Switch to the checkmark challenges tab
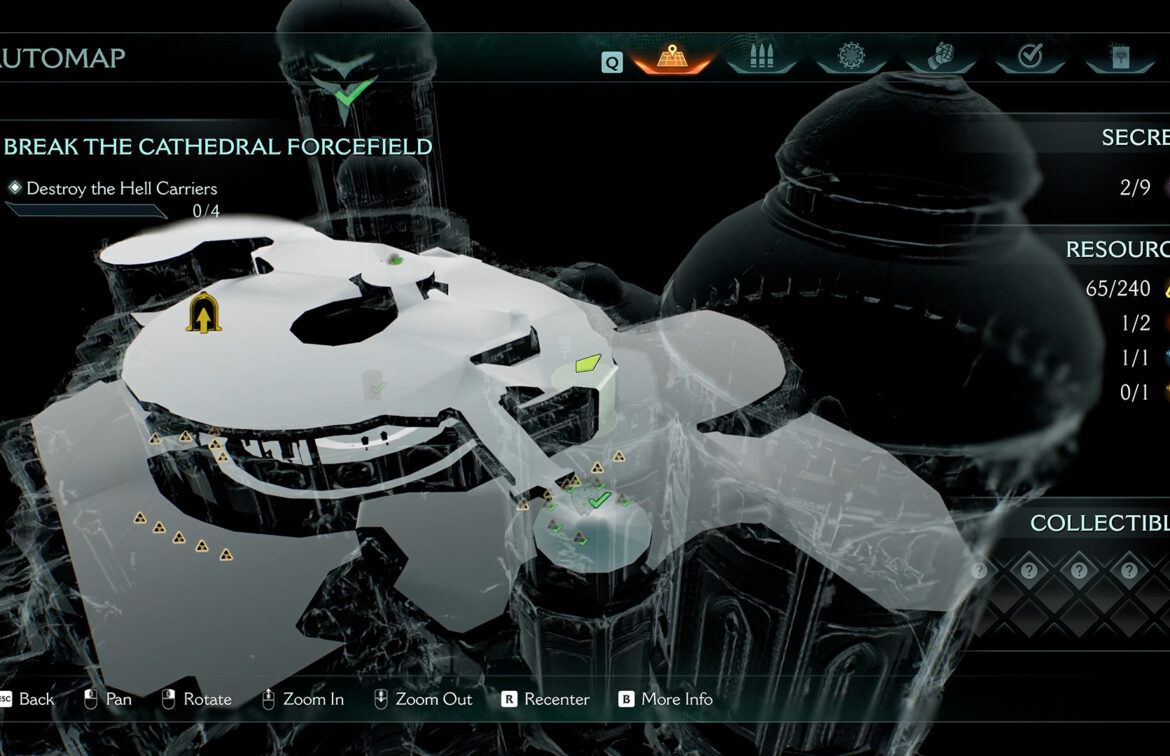 [x=1030, y=56]
